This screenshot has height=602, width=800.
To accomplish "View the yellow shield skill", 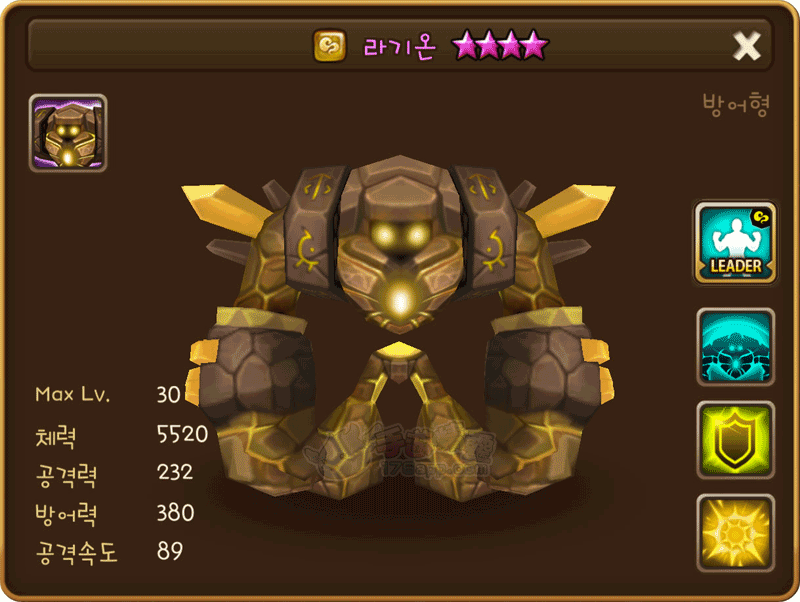I will [x=735, y=440].
